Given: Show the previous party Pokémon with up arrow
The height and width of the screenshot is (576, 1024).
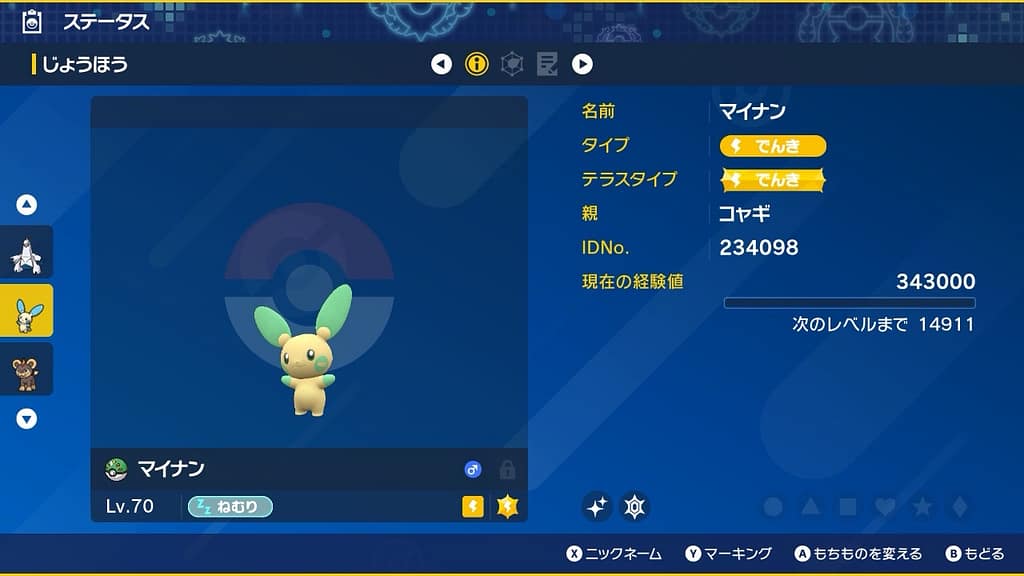Looking at the screenshot, I should [x=27, y=205].
